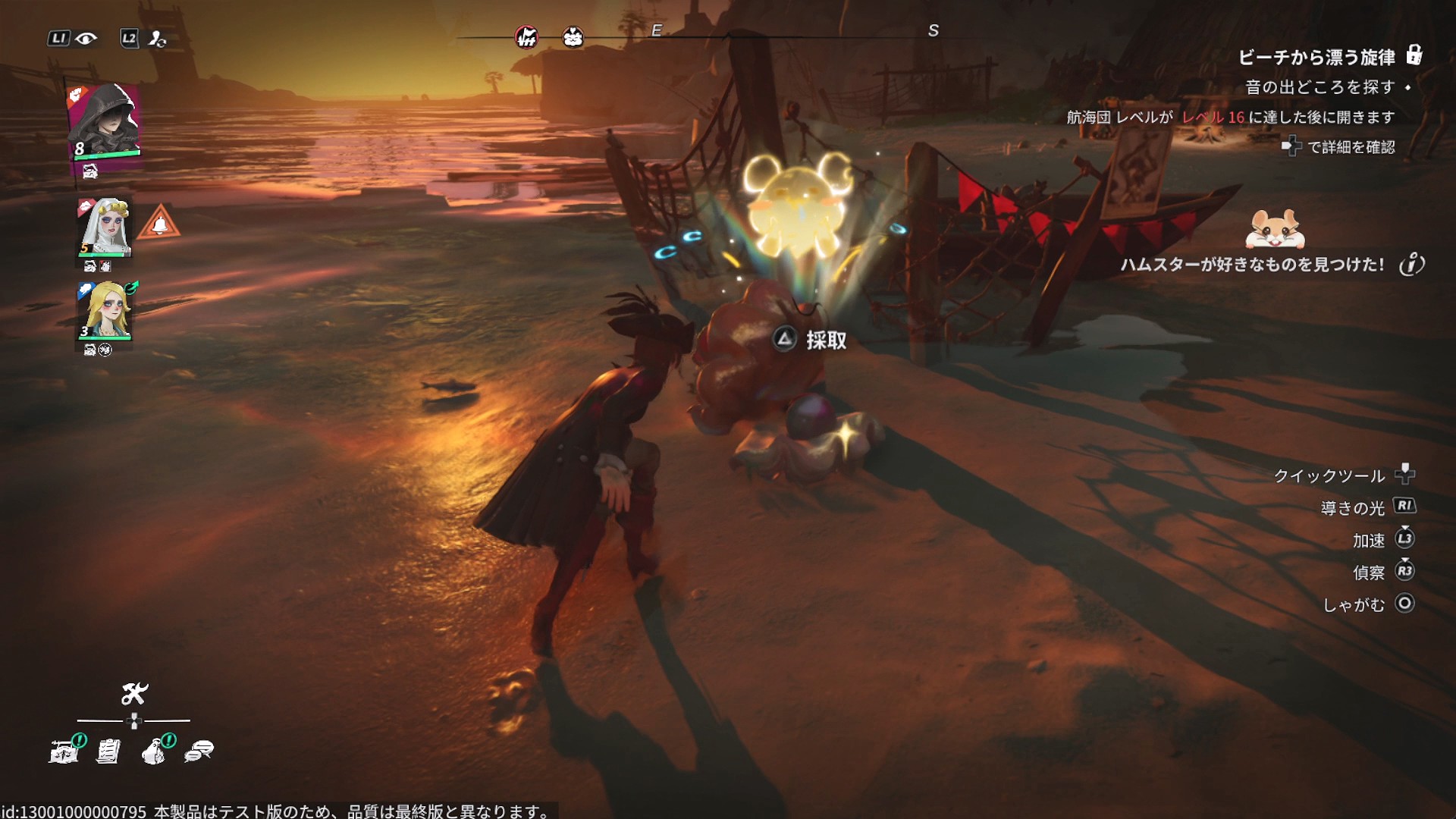
Task: Choose the blonde long-haired character portrait
Action: [105, 310]
